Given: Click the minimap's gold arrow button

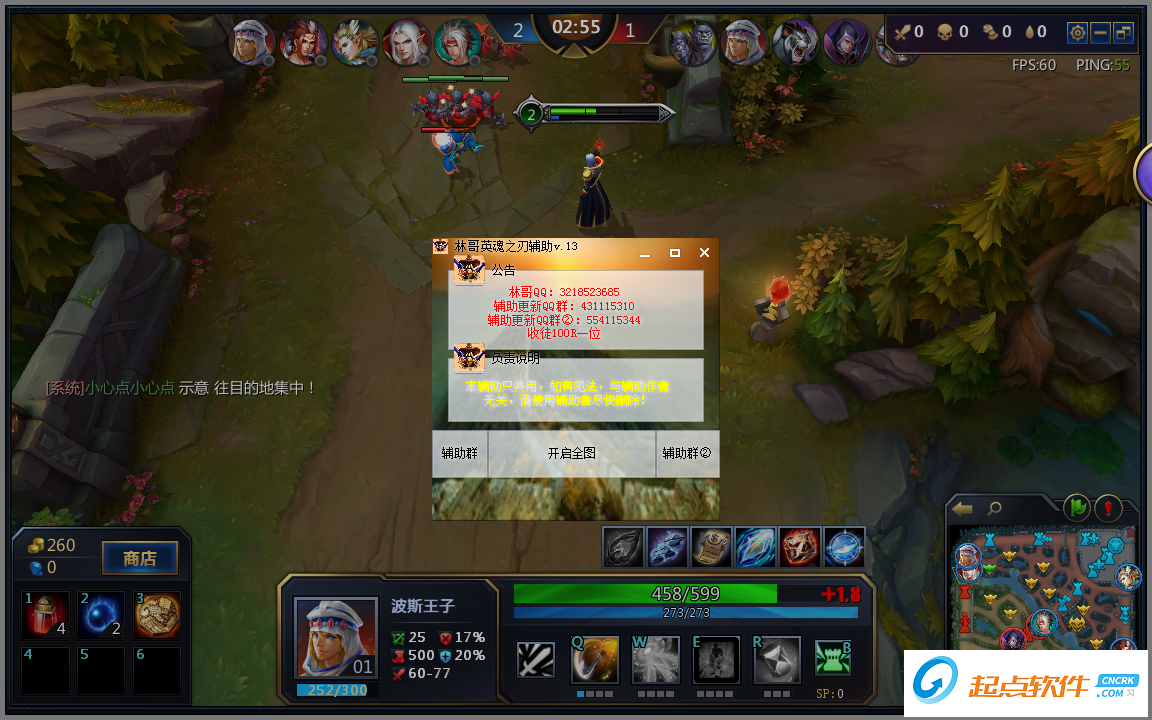Looking at the screenshot, I should click(963, 509).
